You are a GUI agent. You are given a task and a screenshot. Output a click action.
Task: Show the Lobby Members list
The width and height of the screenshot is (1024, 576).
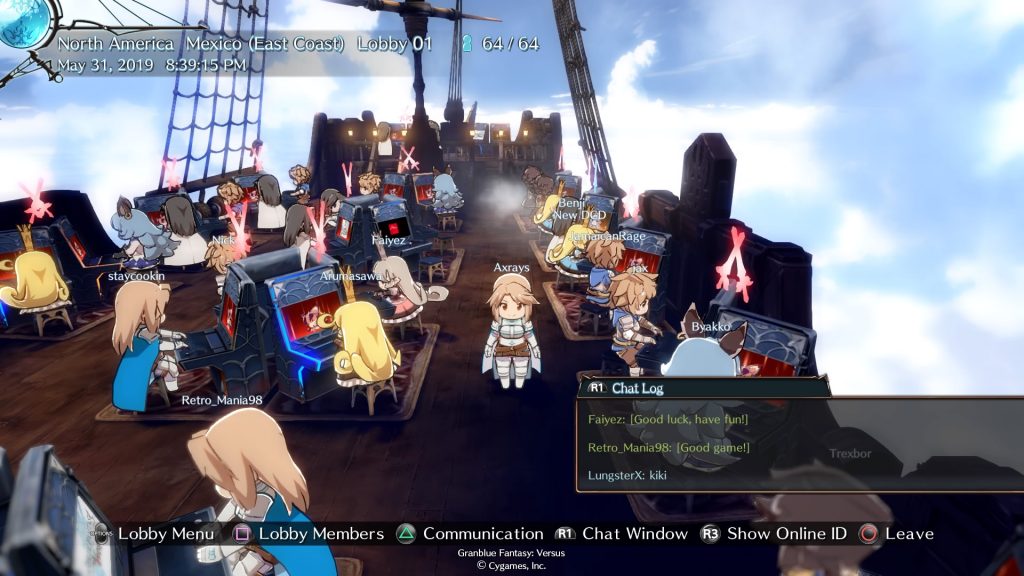[320, 534]
